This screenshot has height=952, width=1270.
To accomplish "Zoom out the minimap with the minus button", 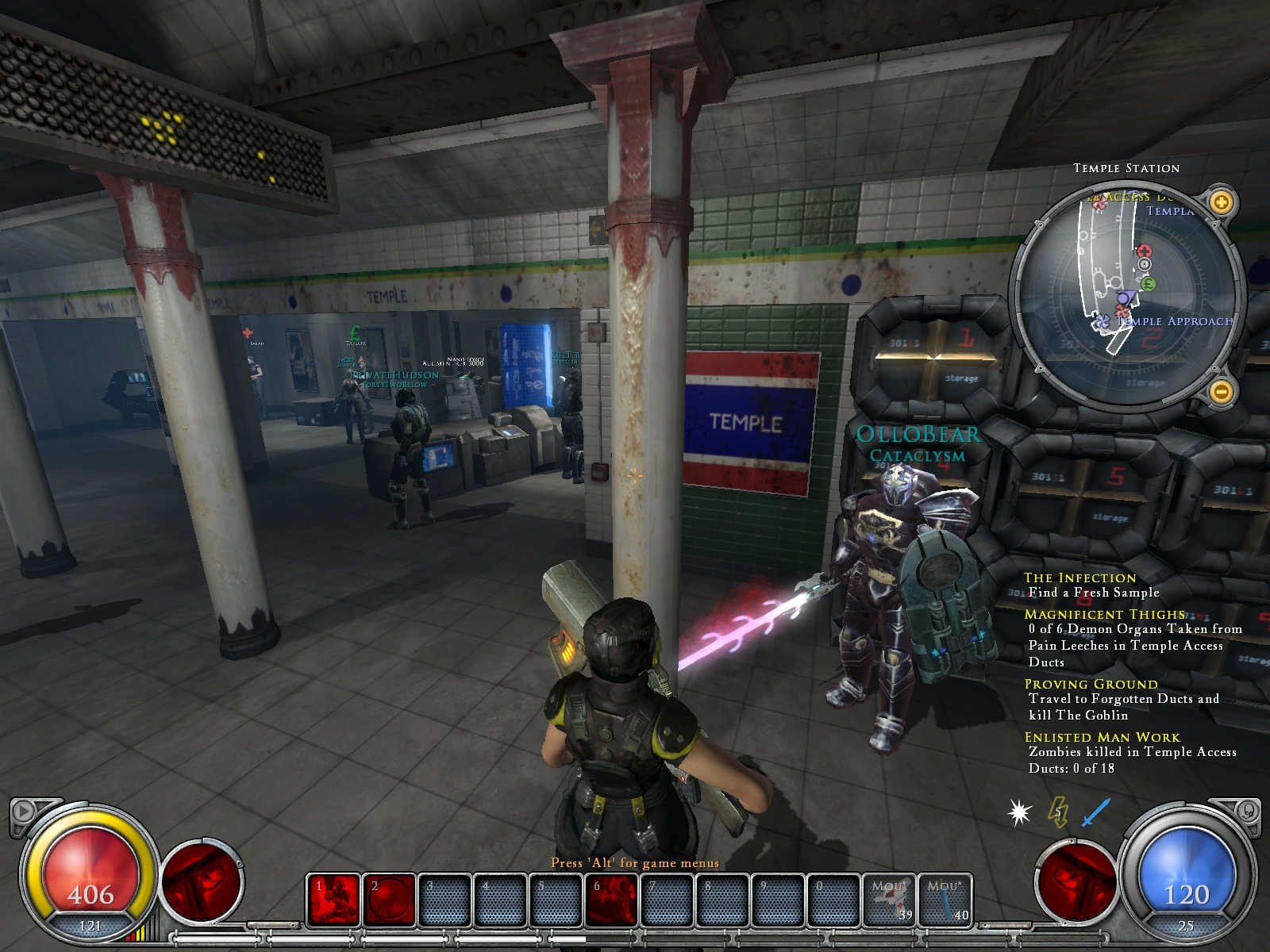I will point(1222,390).
